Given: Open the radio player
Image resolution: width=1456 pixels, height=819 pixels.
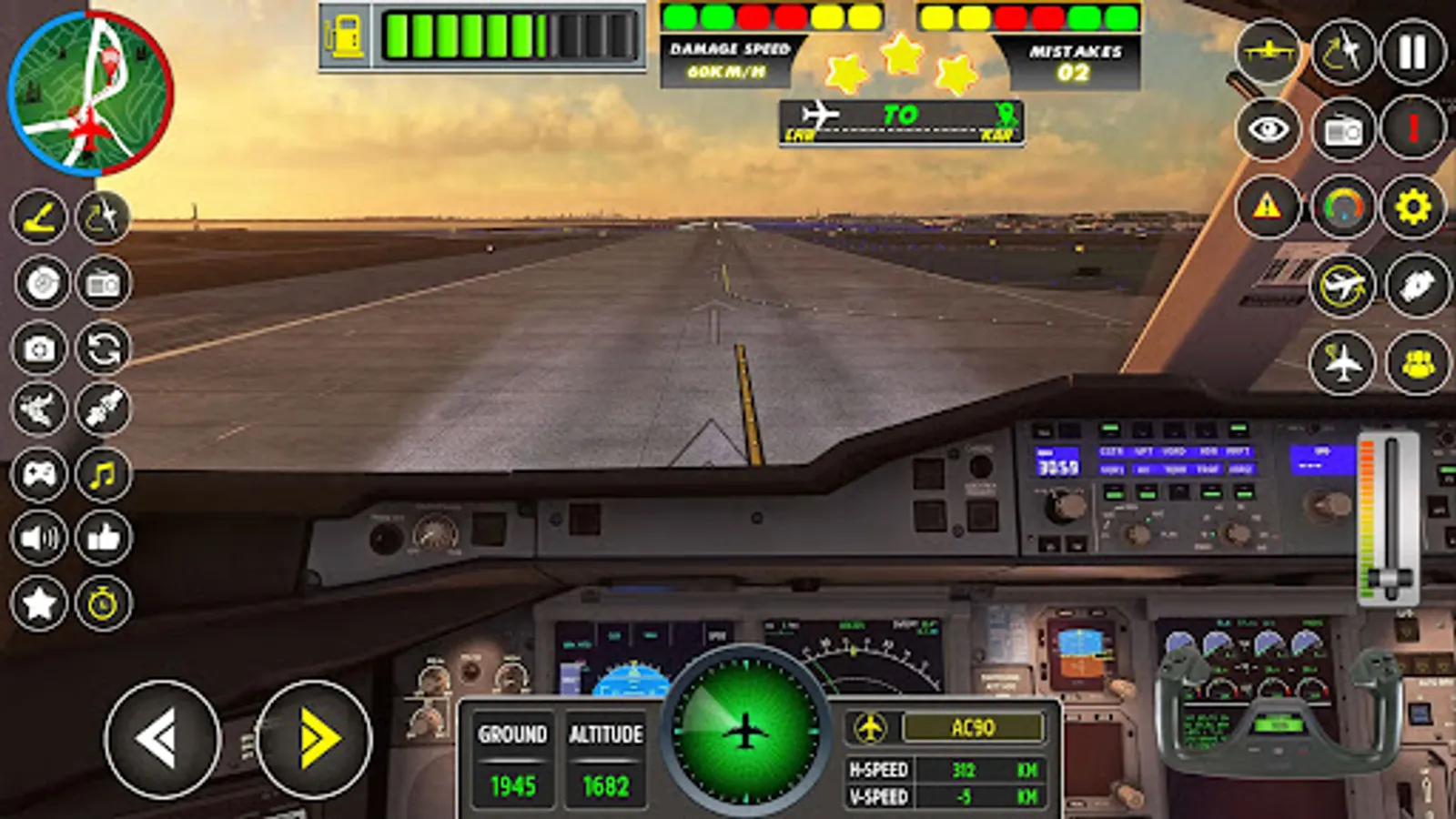Looking at the screenshot, I should (x=1343, y=127).
